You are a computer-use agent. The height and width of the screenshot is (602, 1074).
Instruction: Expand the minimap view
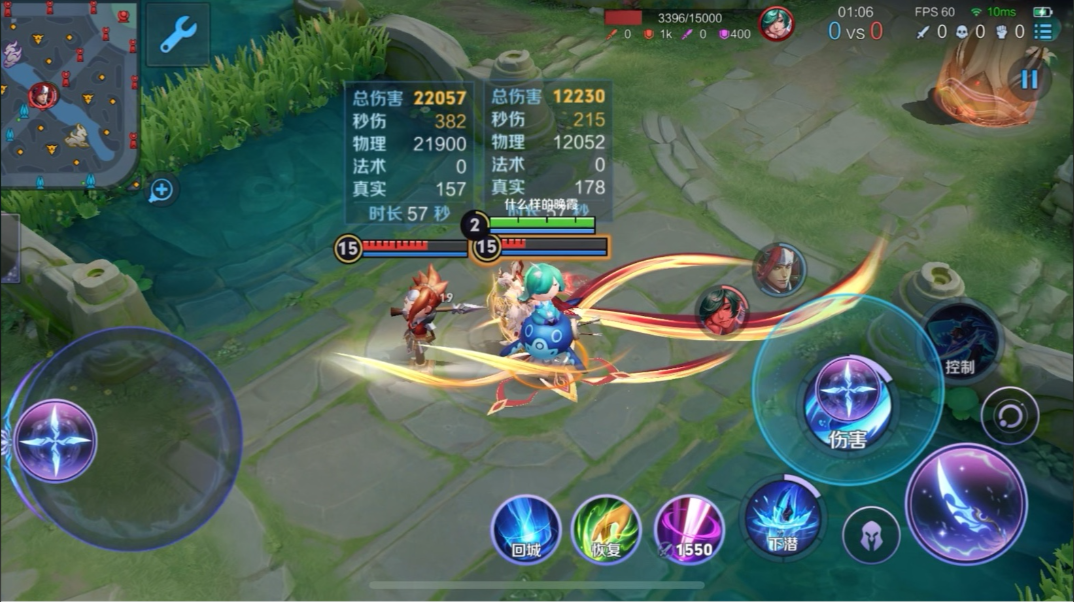(x=68, y=95)
